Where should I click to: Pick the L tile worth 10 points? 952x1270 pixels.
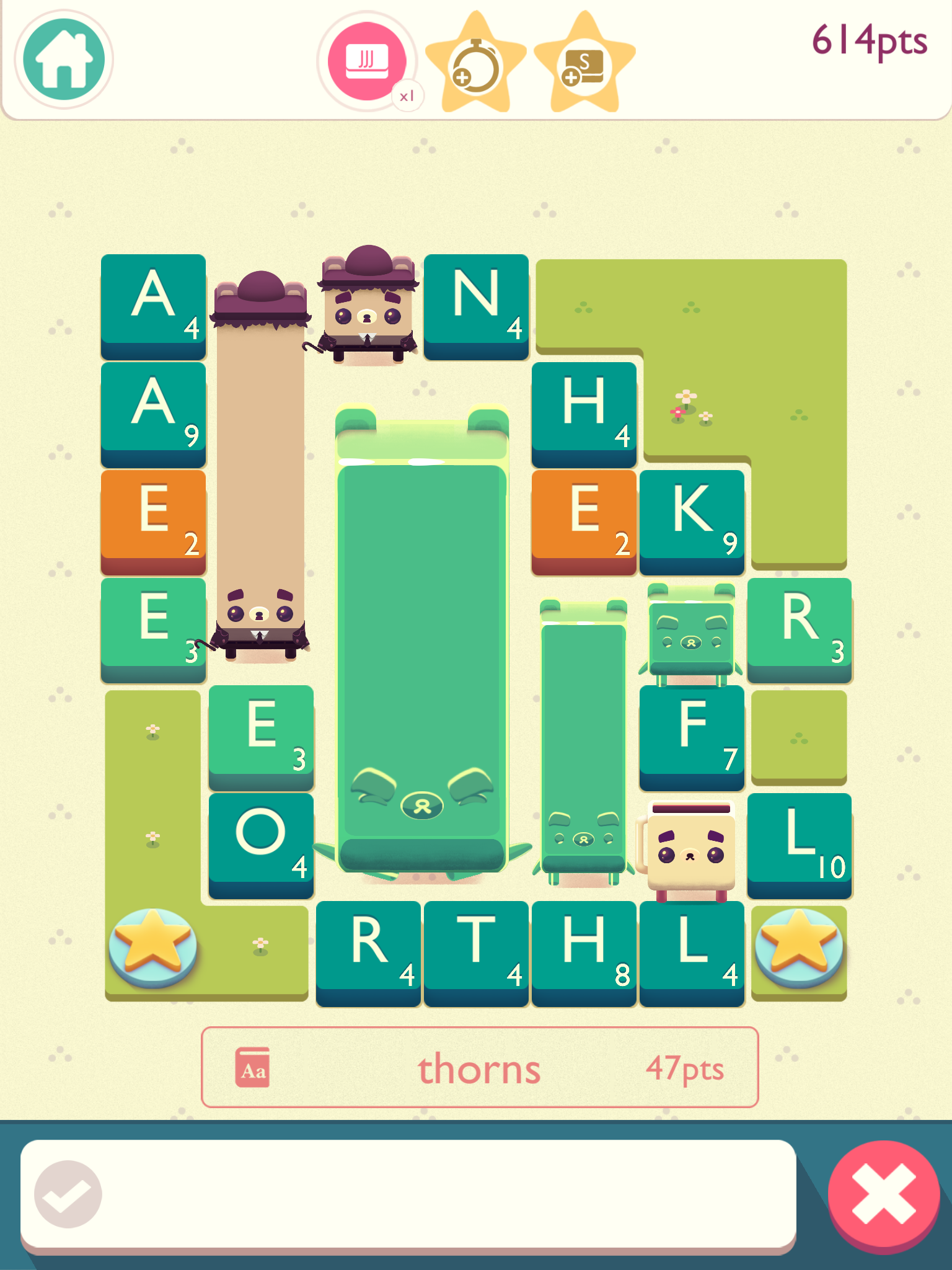[800, 843]
